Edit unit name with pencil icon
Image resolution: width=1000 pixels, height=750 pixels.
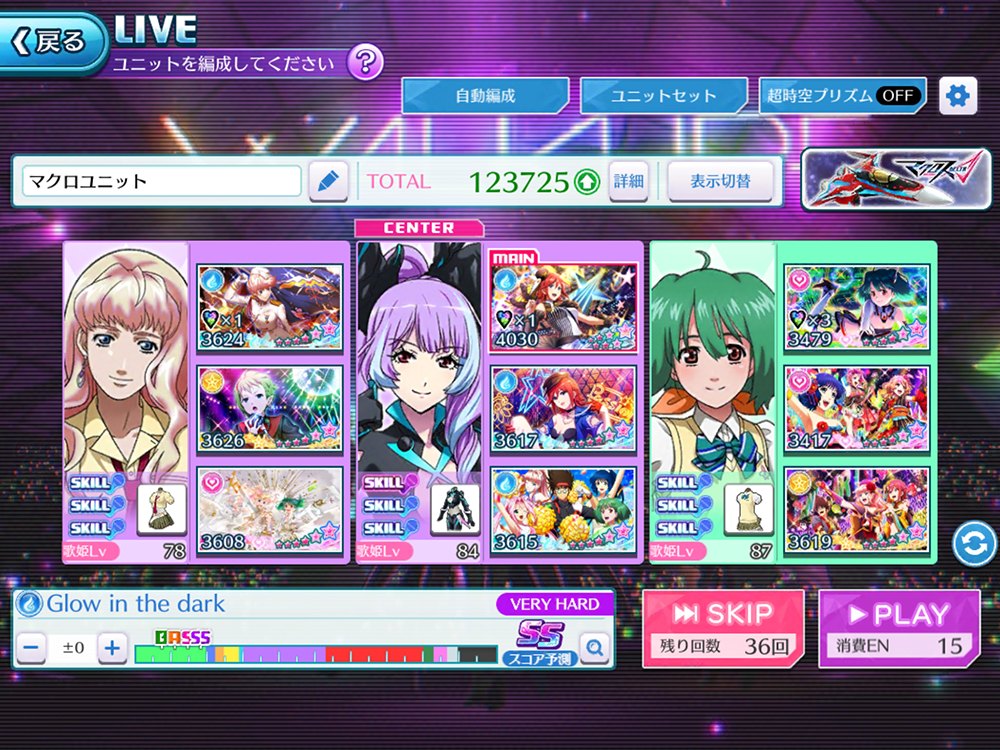coord(327,181)
